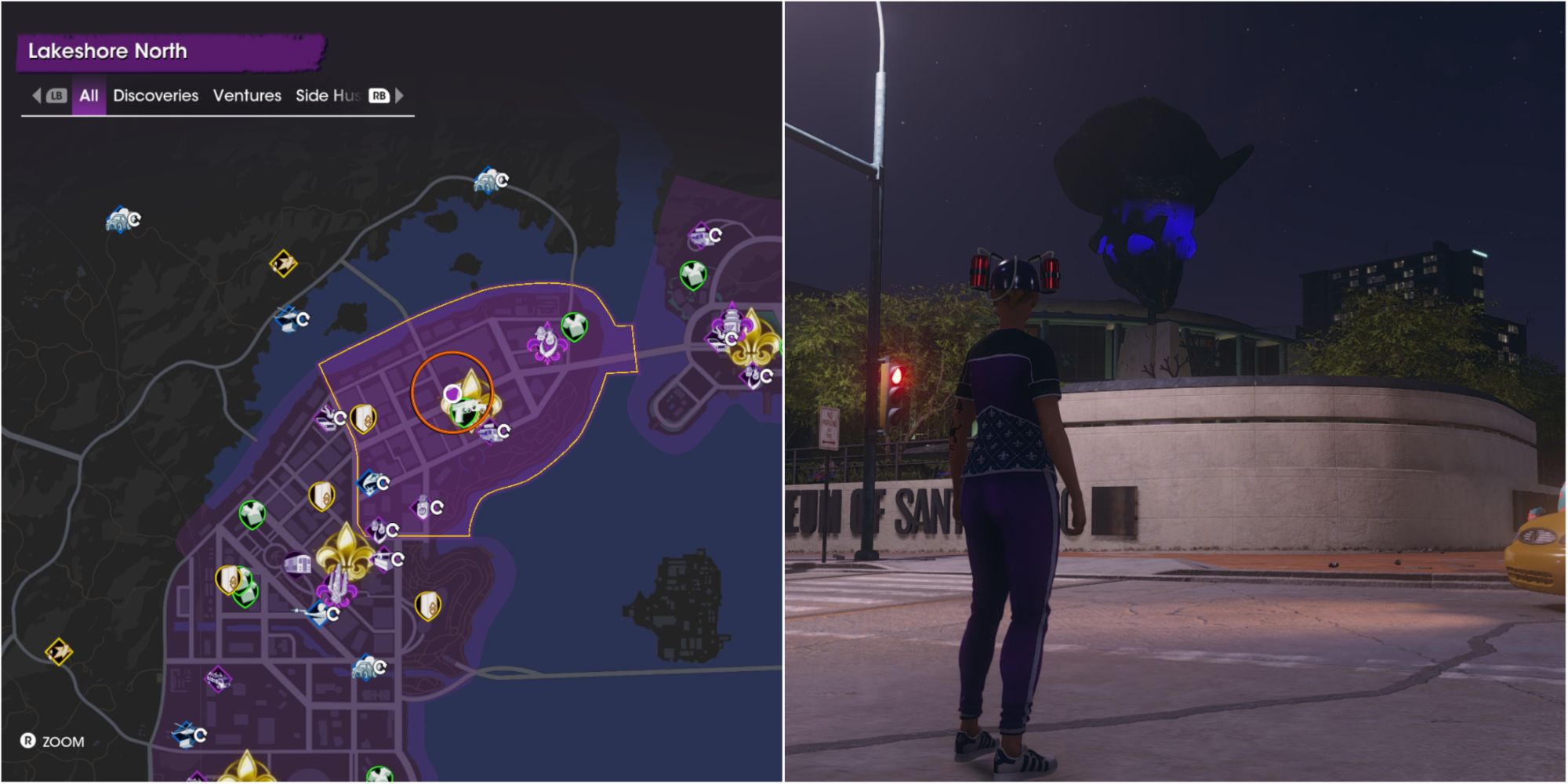The width and height of the screenshot is (1568, 784).
Task: Select the All filter tab
Action: (x=88, y=96)
